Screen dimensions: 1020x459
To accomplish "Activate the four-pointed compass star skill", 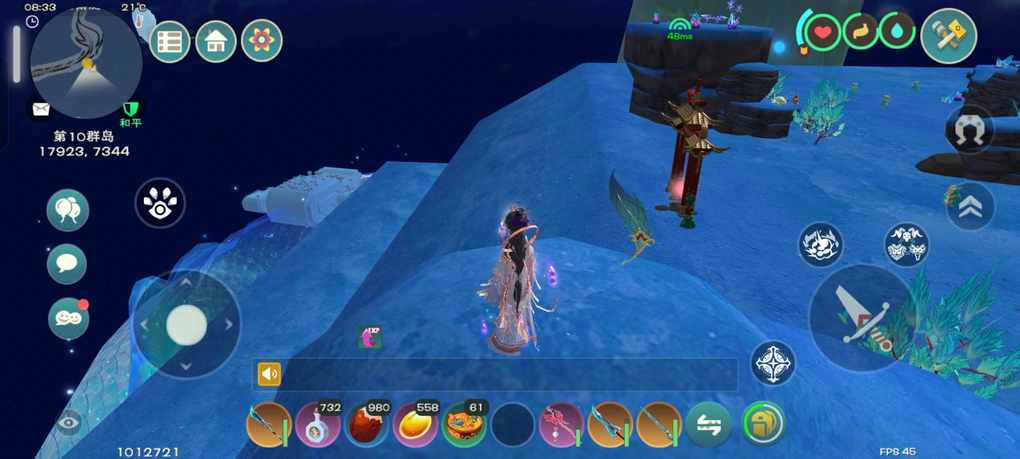I will click(x=773, y=364).
